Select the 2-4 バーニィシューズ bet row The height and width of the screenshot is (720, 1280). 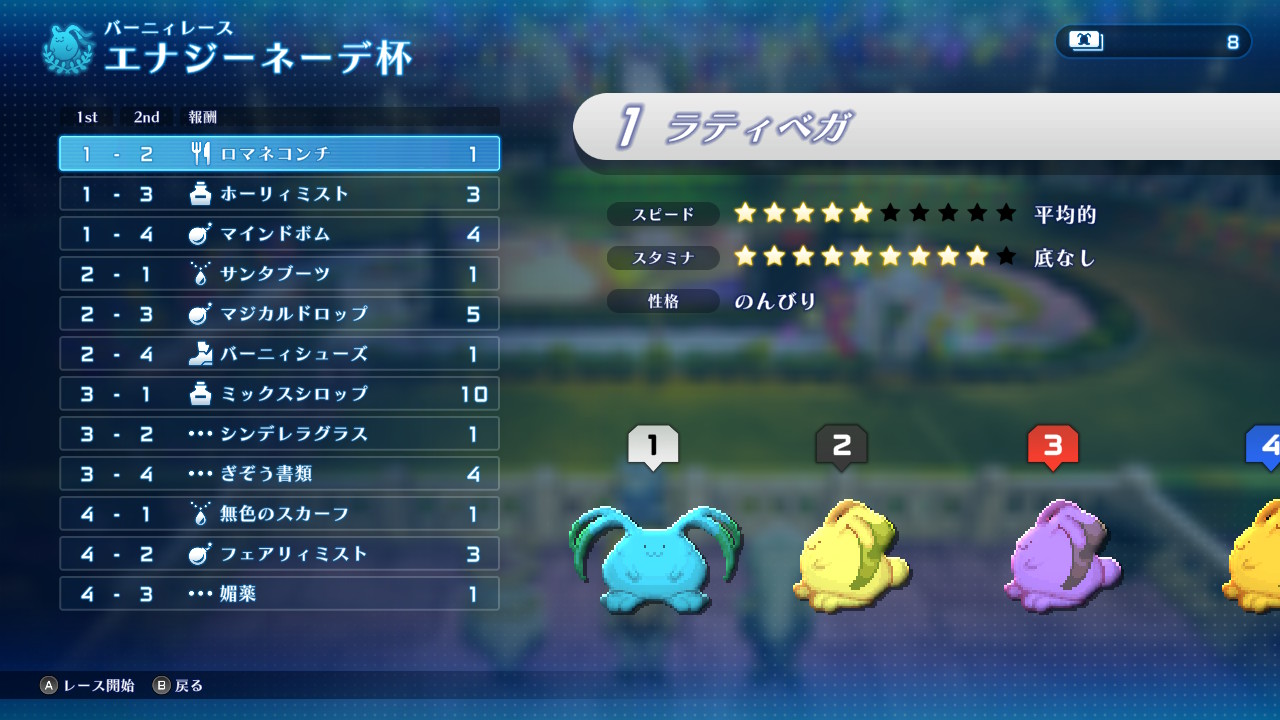coord(279,354)
